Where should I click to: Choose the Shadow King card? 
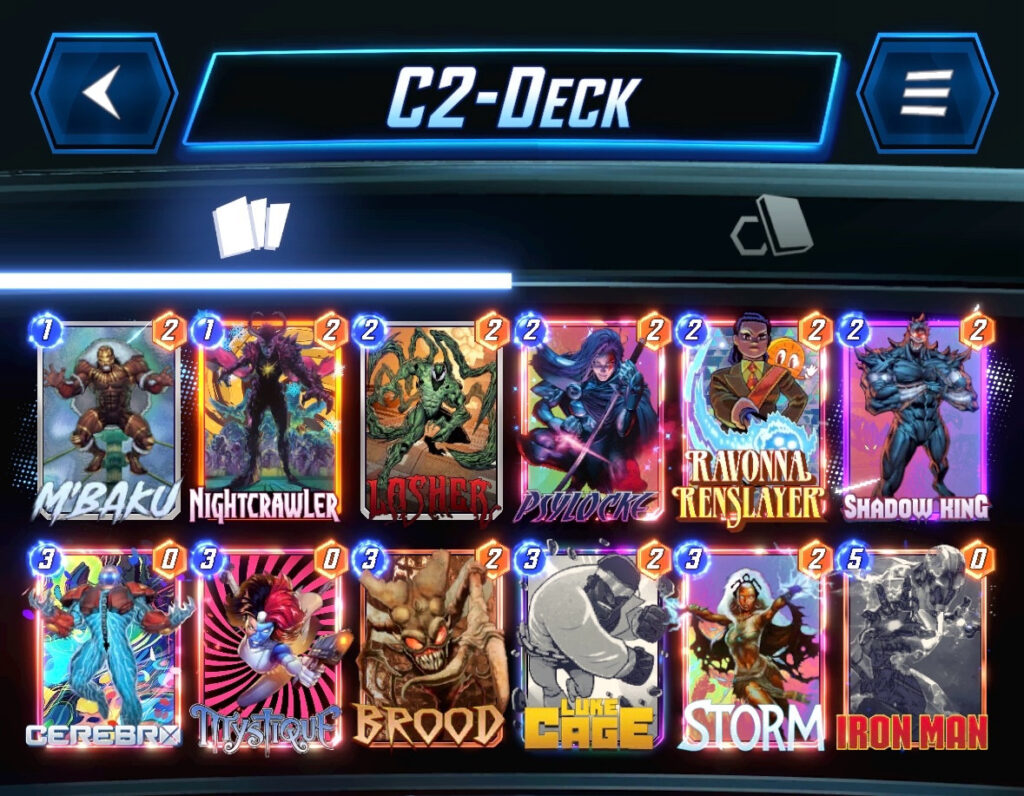click(915, 420)
